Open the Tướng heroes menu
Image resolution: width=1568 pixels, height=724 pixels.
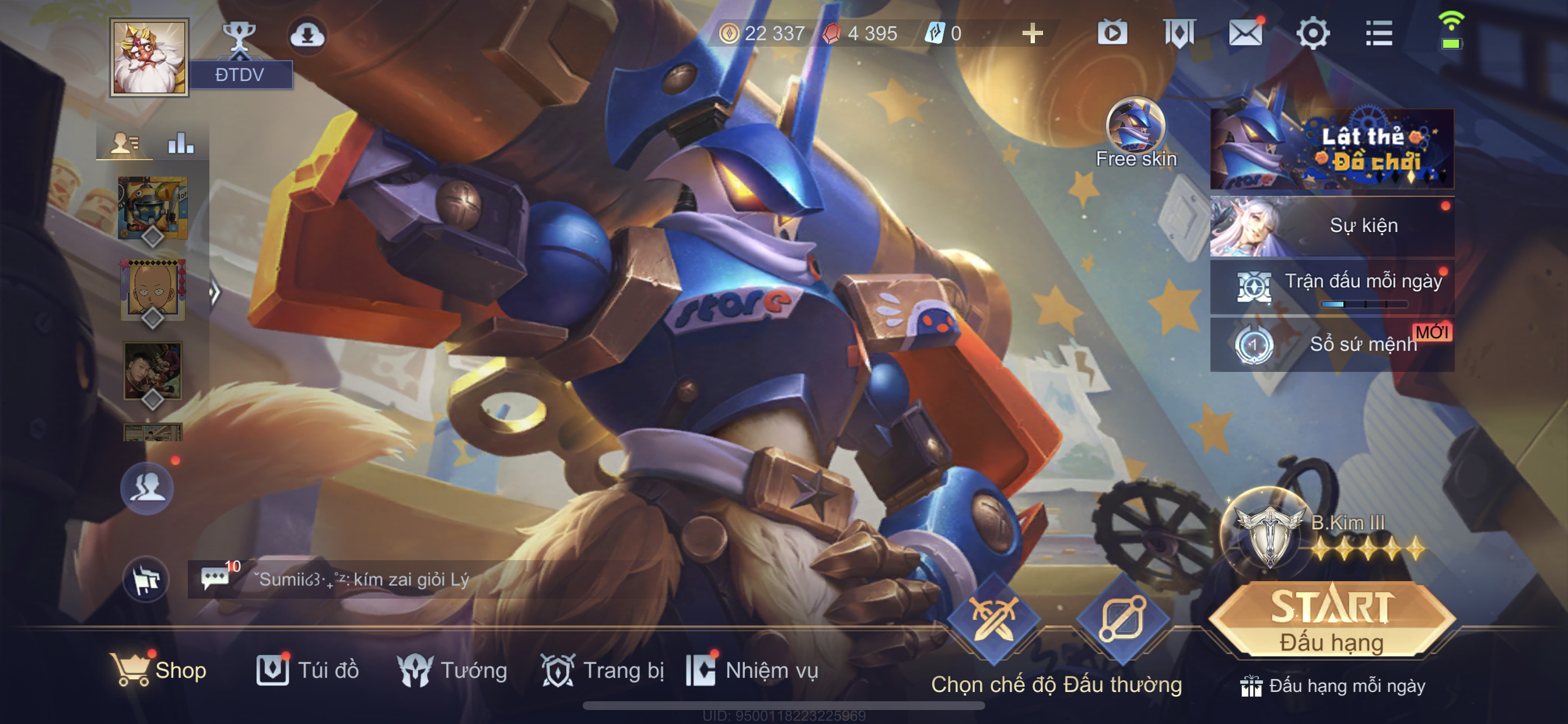point(452,670)
